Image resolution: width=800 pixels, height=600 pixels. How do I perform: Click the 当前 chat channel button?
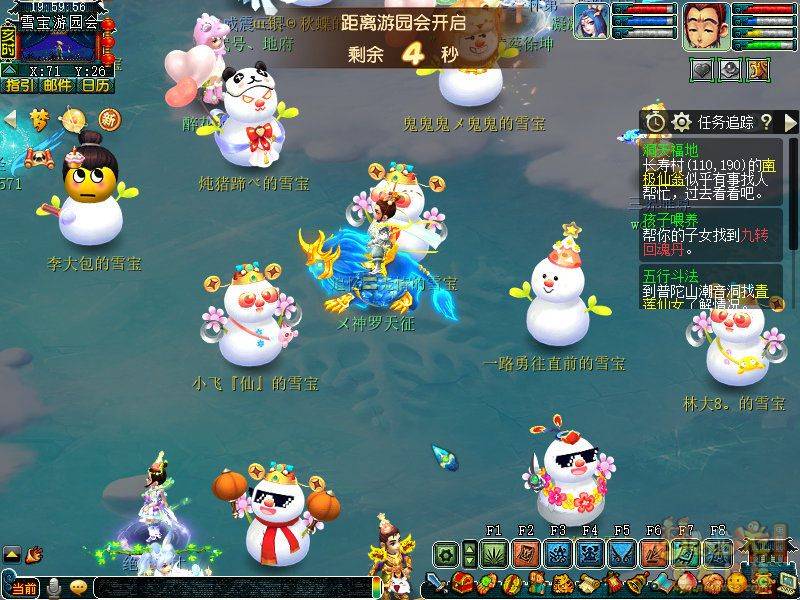[24, 588]
